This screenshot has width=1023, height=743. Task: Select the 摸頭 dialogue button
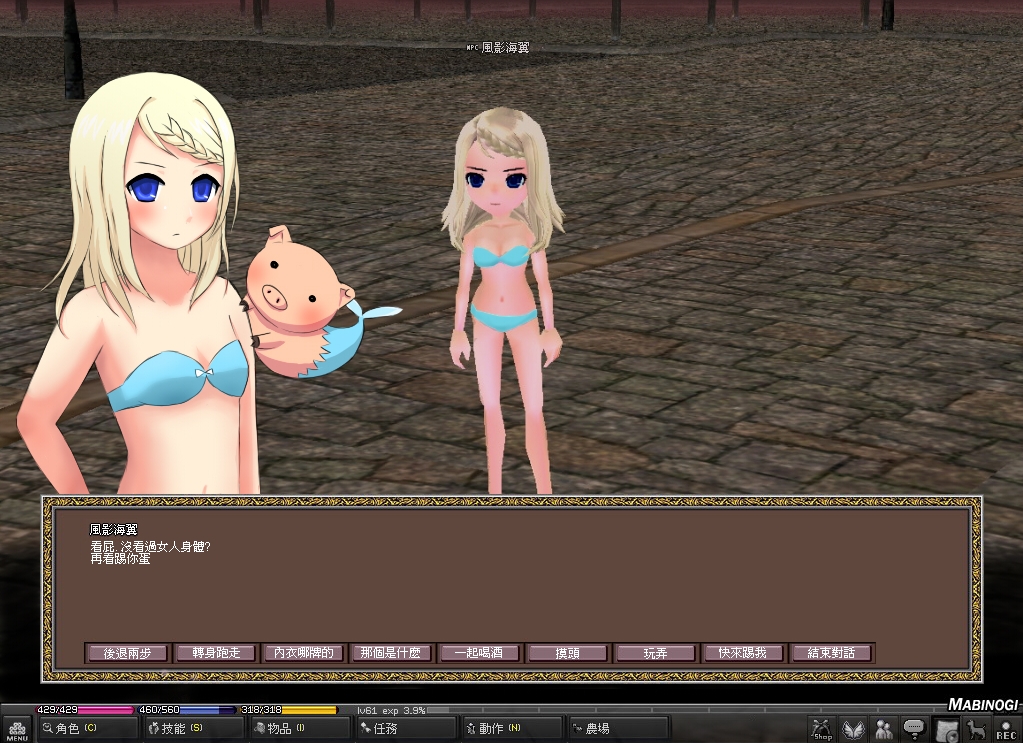(x=567, y=653)
